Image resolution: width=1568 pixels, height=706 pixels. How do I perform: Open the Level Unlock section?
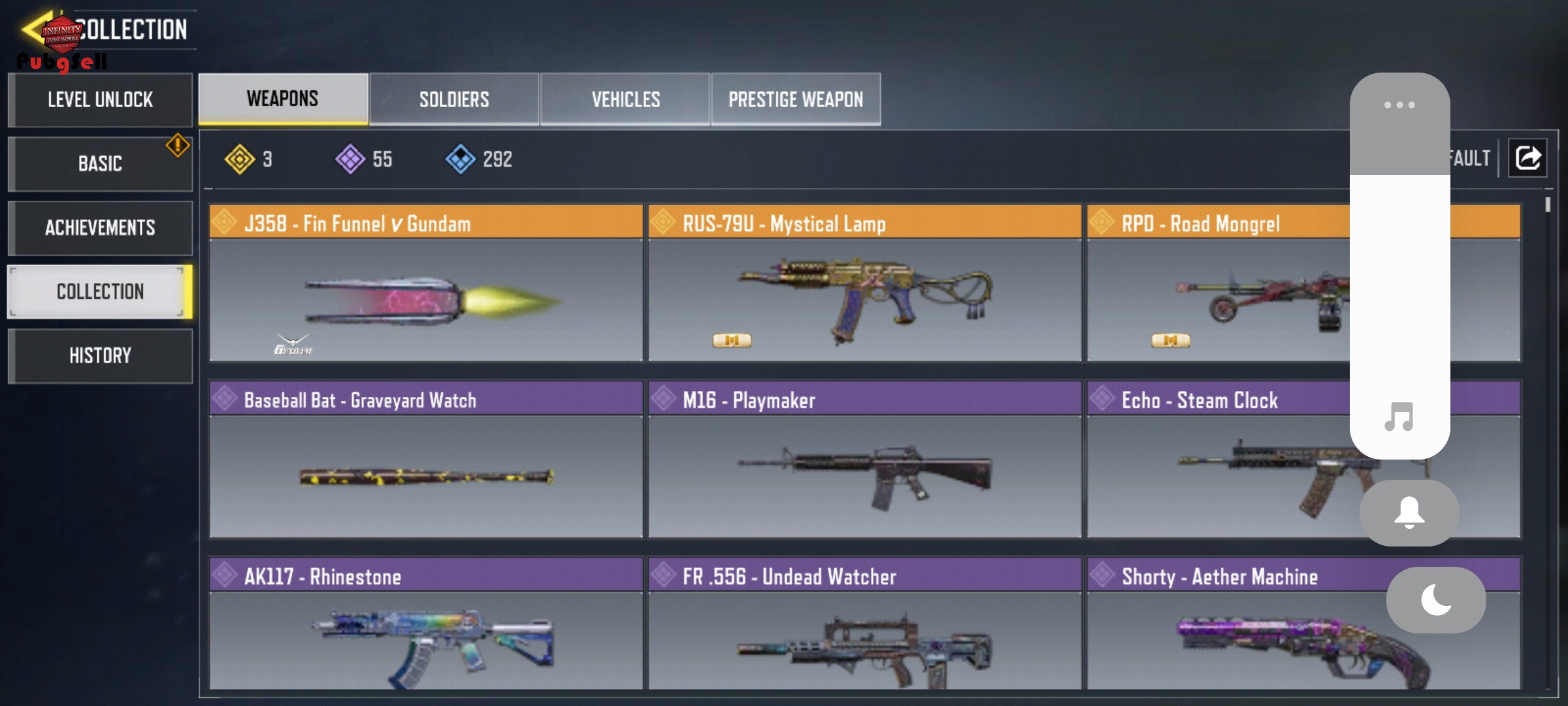pos(100,100)
